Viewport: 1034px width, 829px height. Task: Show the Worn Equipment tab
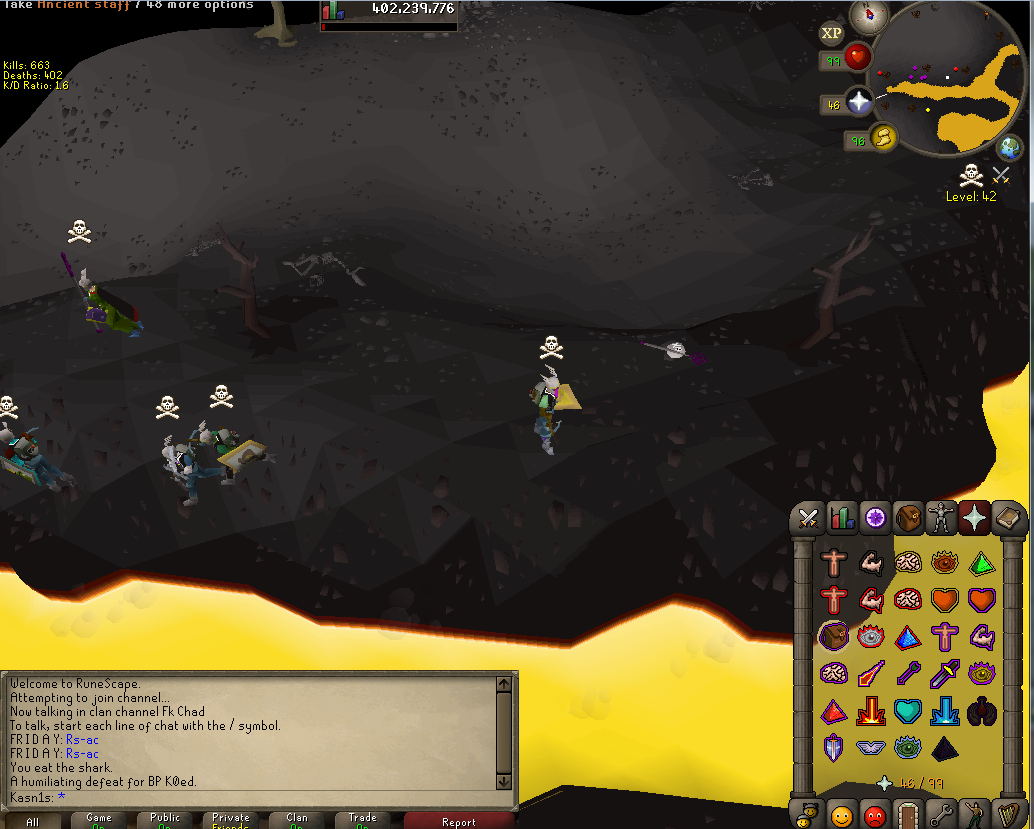[940, 517]
